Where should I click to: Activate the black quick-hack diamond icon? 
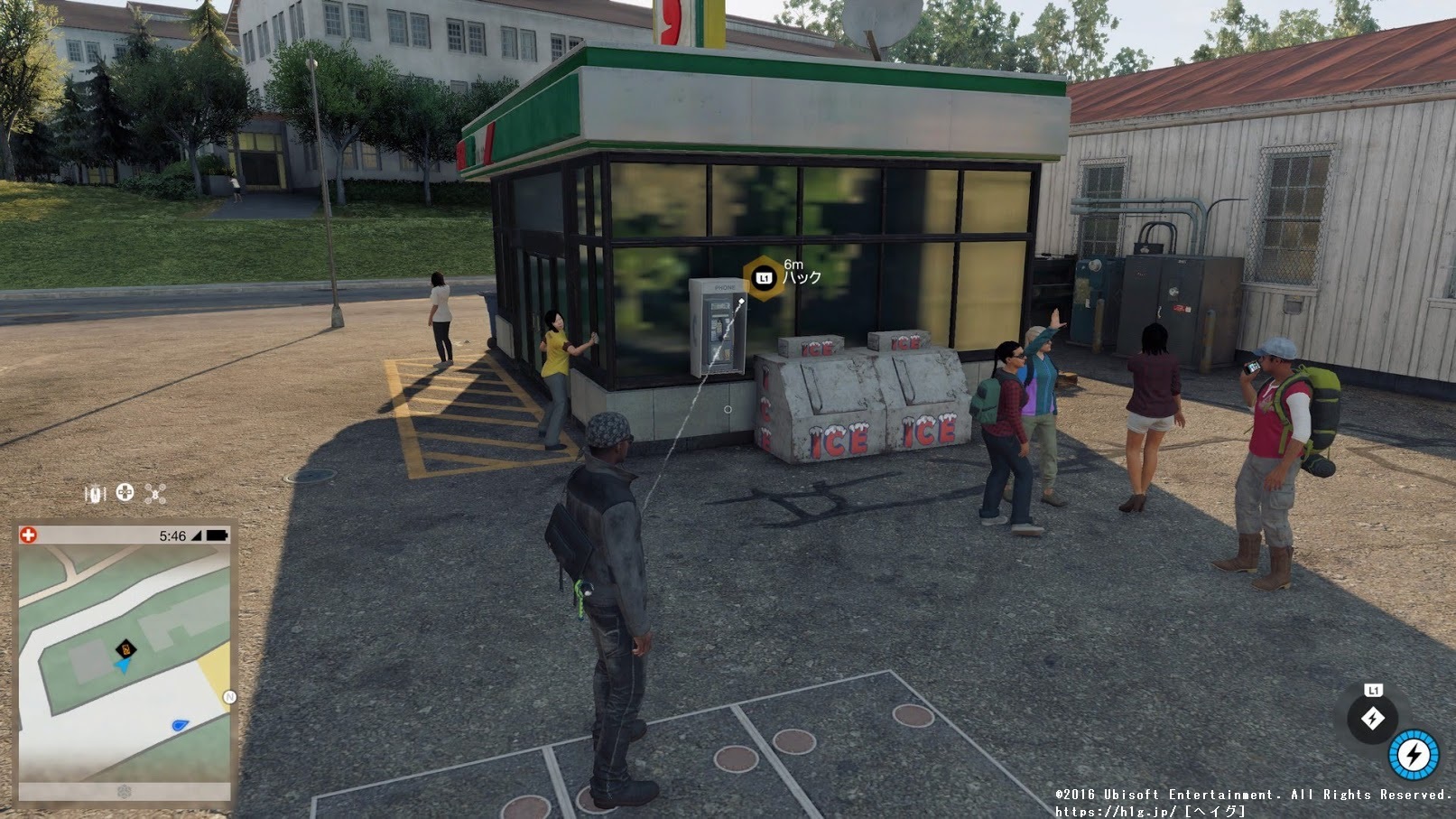pyautogui.click(x=1372, y=718)
